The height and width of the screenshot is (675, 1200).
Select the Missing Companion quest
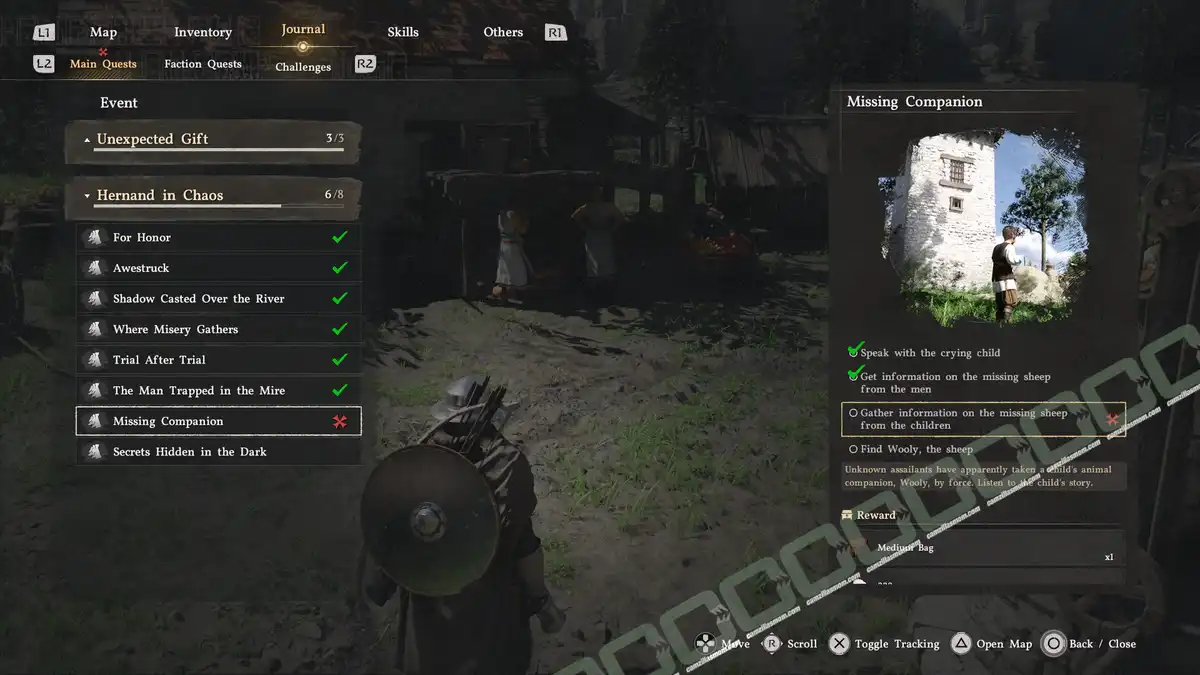pos(218,421)
